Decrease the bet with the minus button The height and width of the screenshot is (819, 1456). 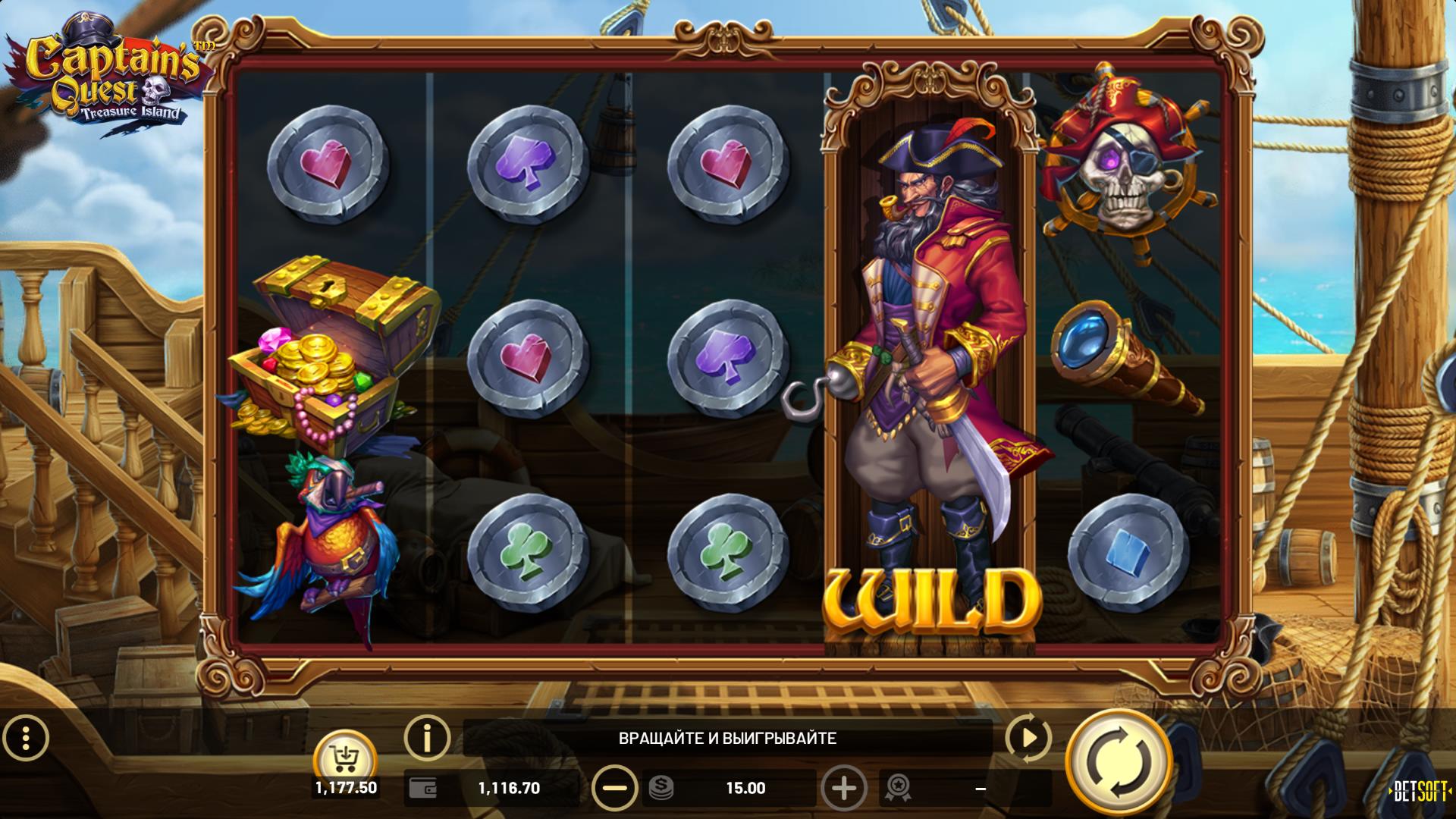point(614,788)
